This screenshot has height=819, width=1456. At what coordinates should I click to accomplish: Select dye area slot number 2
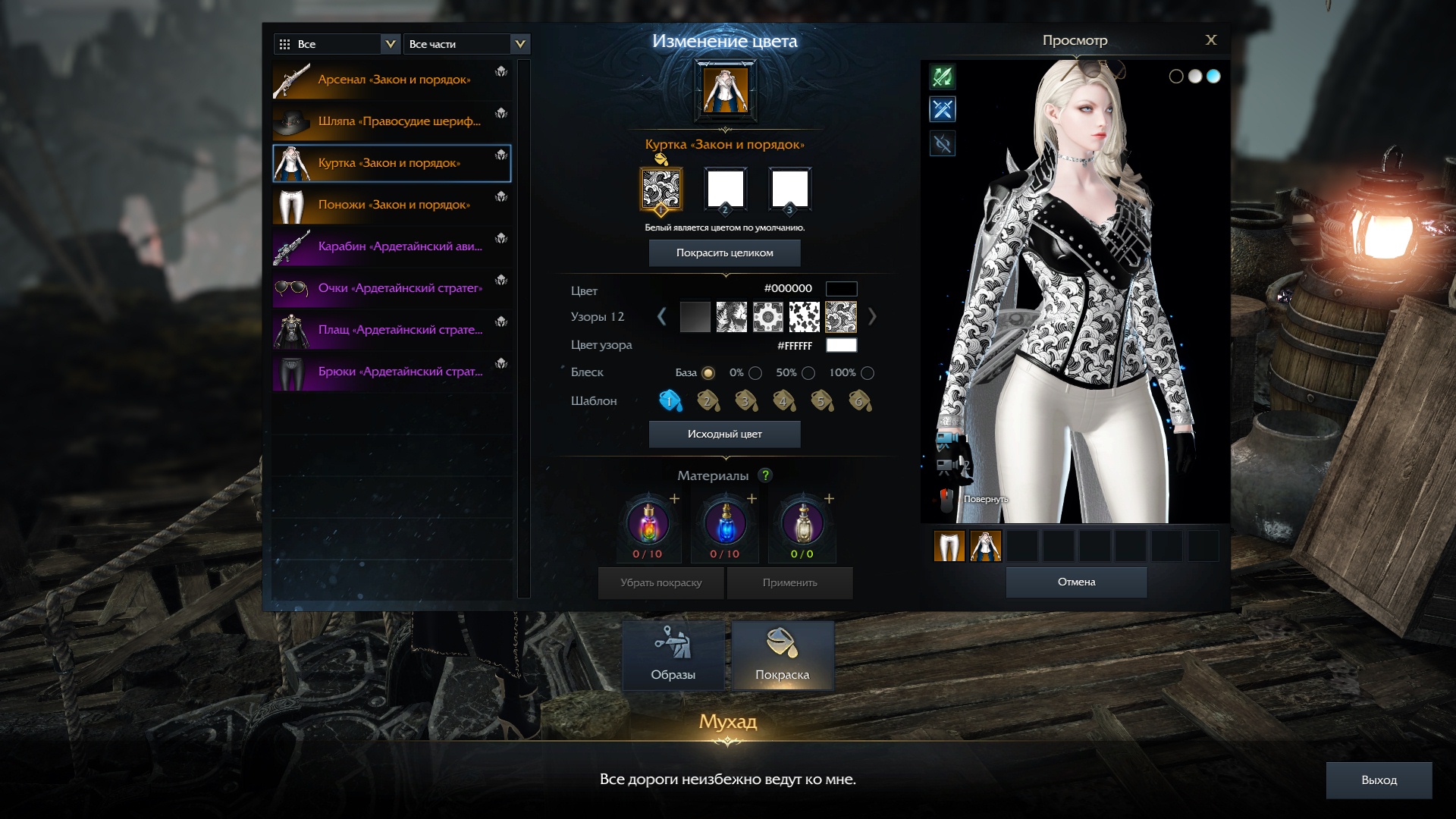point(725,190)
